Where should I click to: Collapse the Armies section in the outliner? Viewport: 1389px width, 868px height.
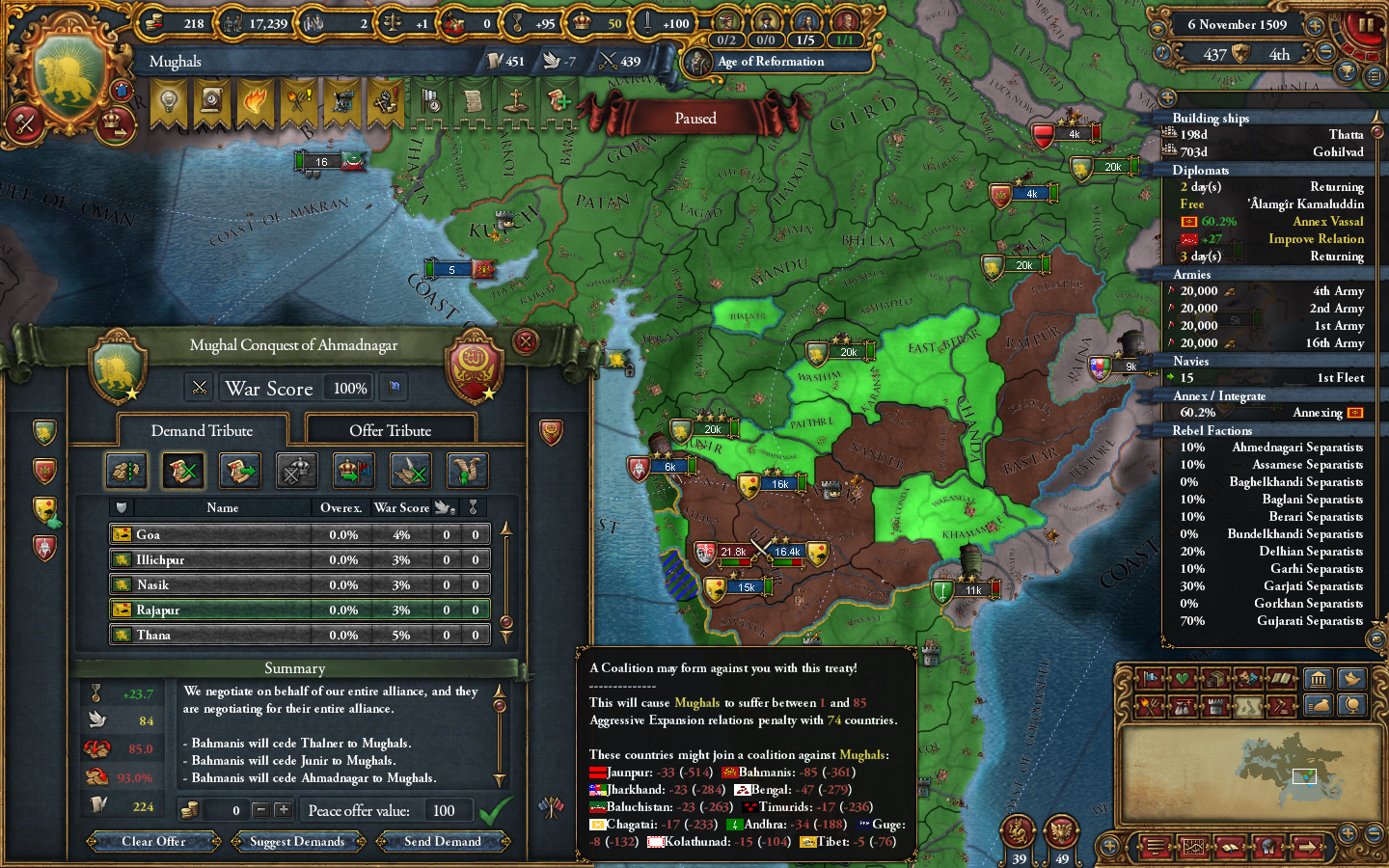pos(1191,274)
